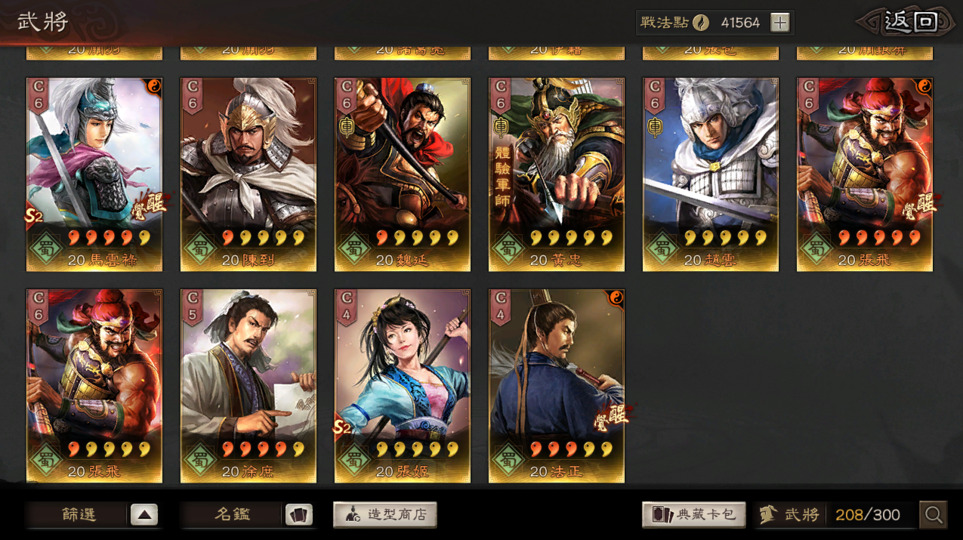This screenshot has height=540, width=963.
Task: Select the 黃忠 general card
Action: (x=556, y=174)
